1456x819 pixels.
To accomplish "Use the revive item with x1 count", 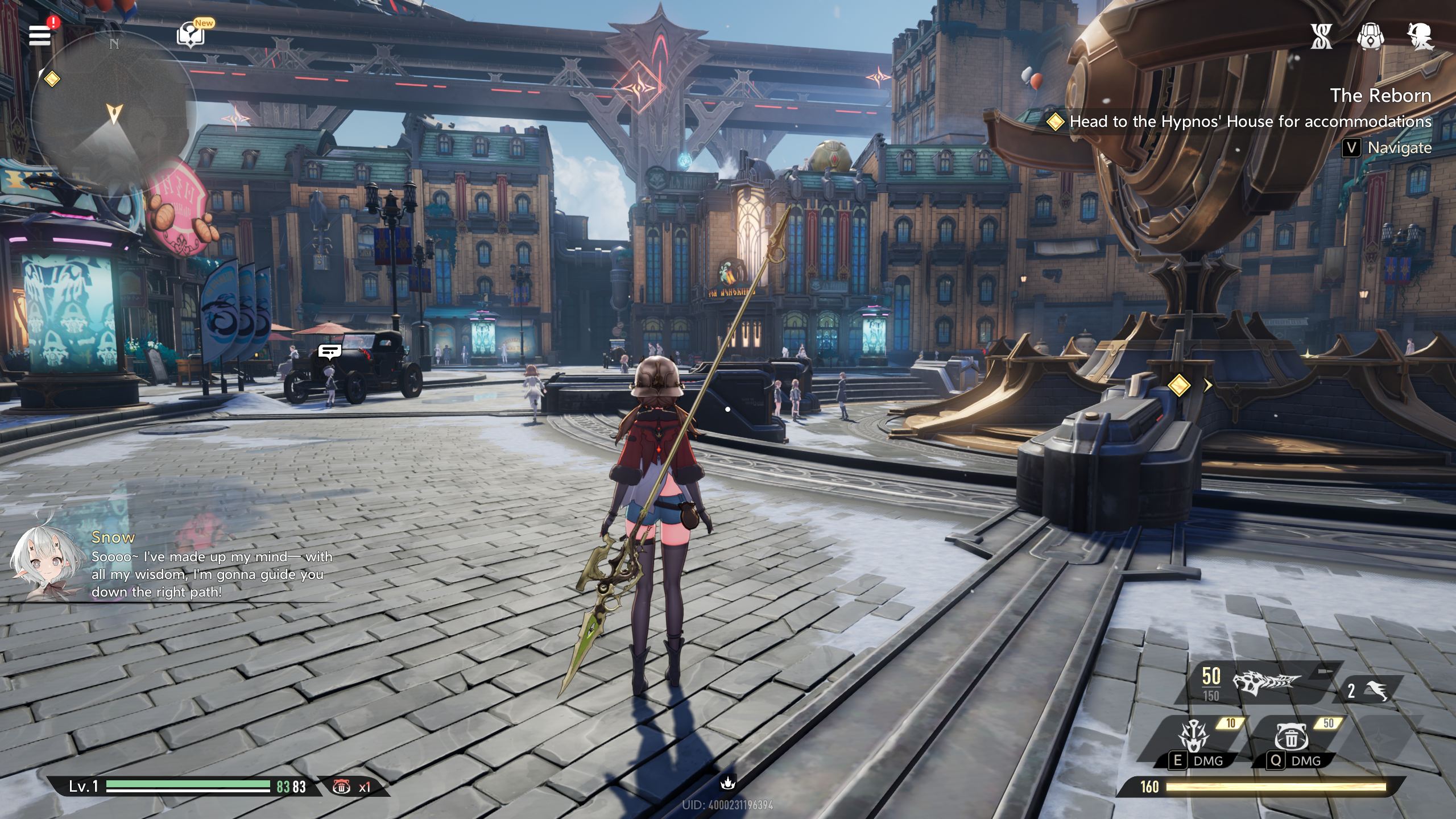I will click(x=342, y=787).
